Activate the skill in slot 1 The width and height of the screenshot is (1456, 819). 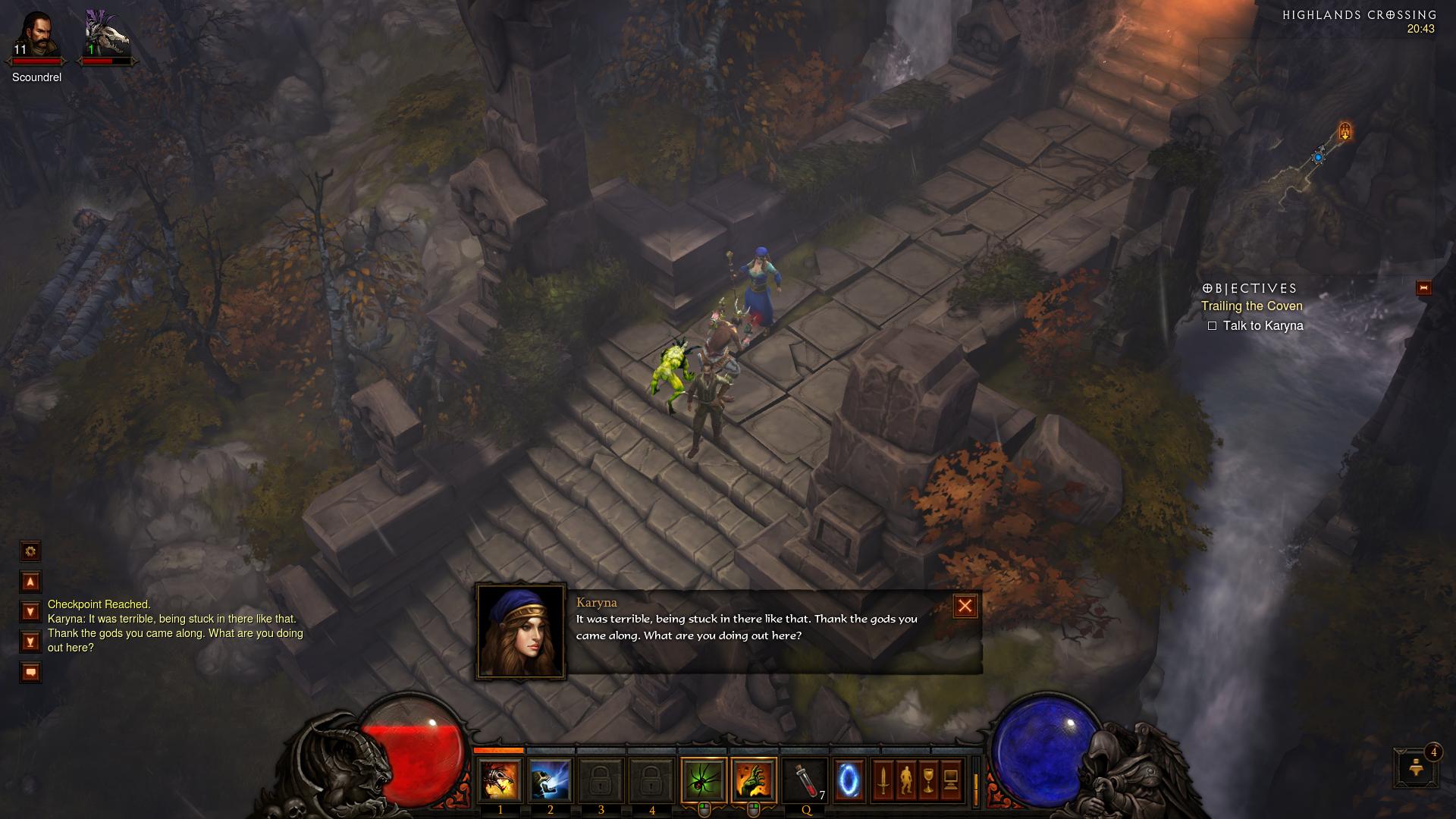click(500, 780)
